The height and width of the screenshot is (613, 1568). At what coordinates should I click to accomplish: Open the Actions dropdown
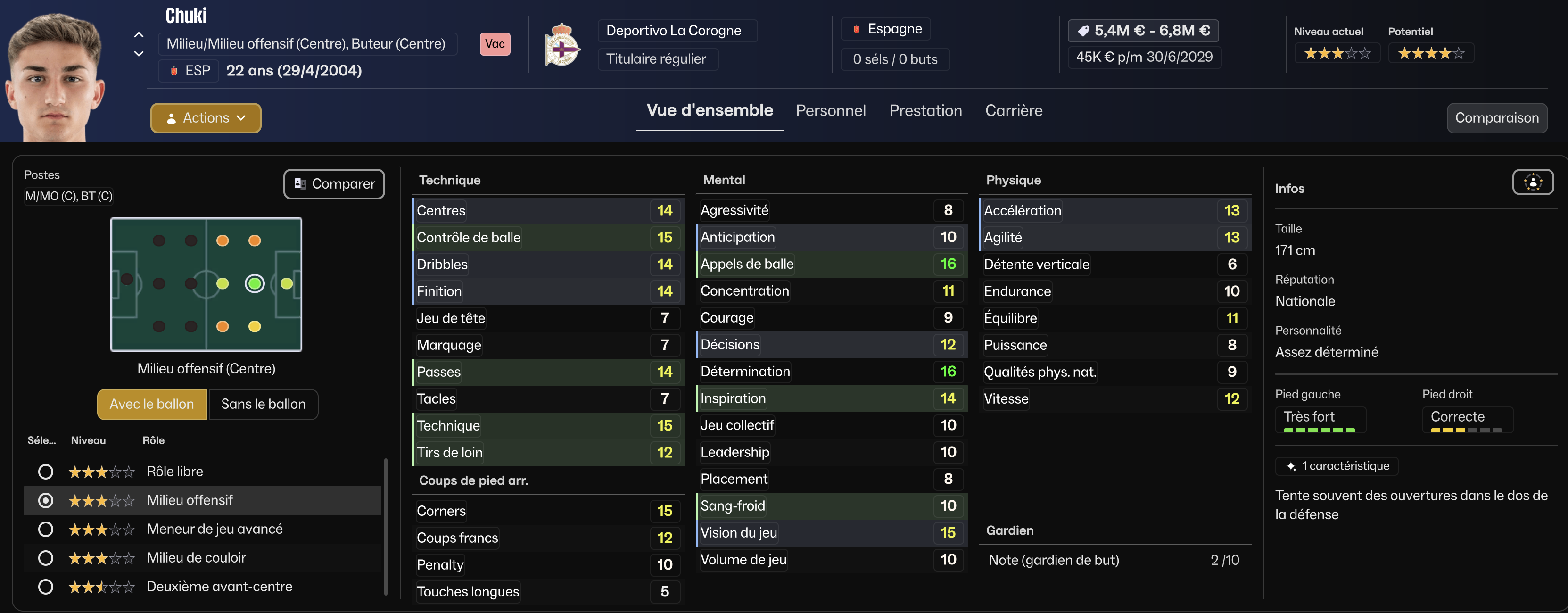[x=206, y=118]
